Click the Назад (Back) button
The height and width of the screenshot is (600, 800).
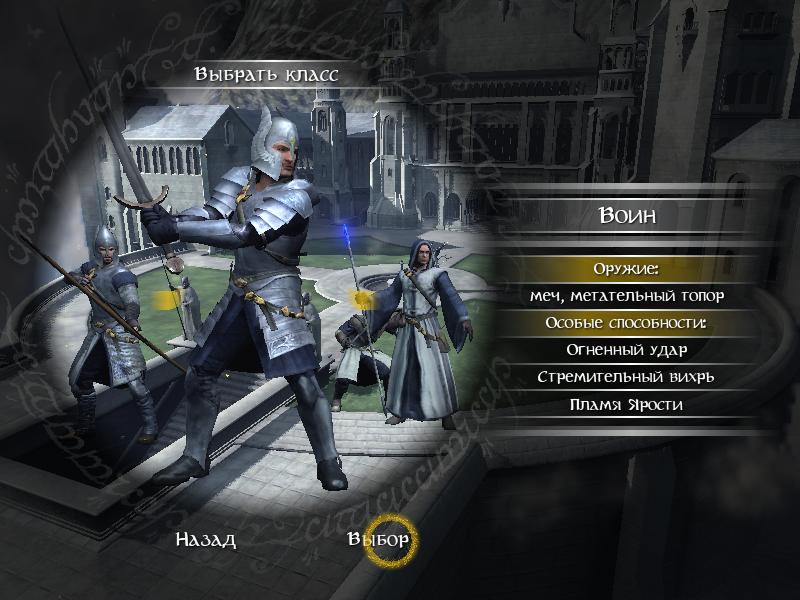pyautogui.click(x=206, y=541)
